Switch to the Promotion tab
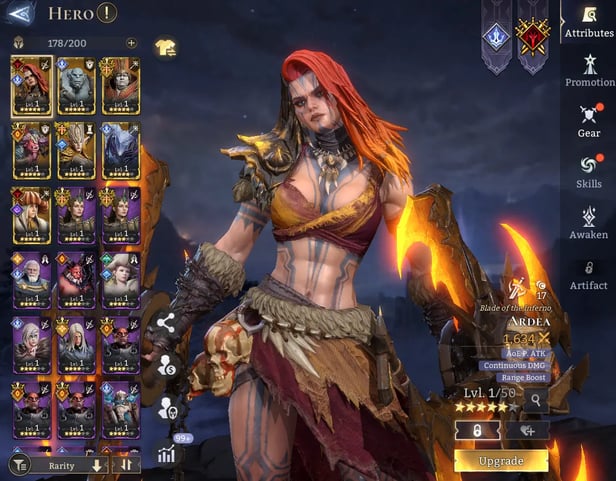 [x=590, y=69]
